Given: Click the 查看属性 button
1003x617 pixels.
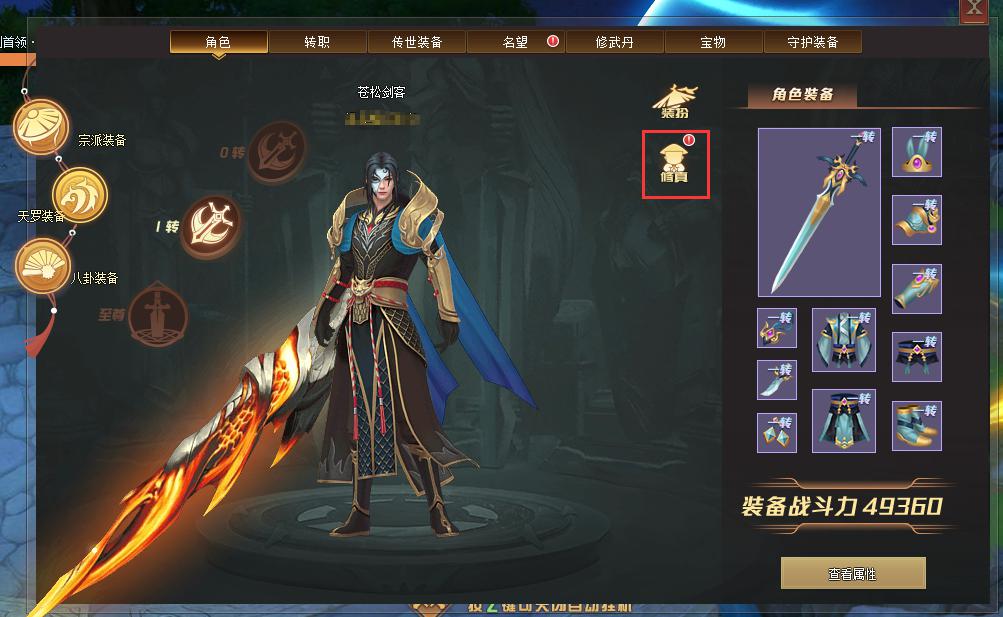Looking at the screenshot, I should [852, 574].
